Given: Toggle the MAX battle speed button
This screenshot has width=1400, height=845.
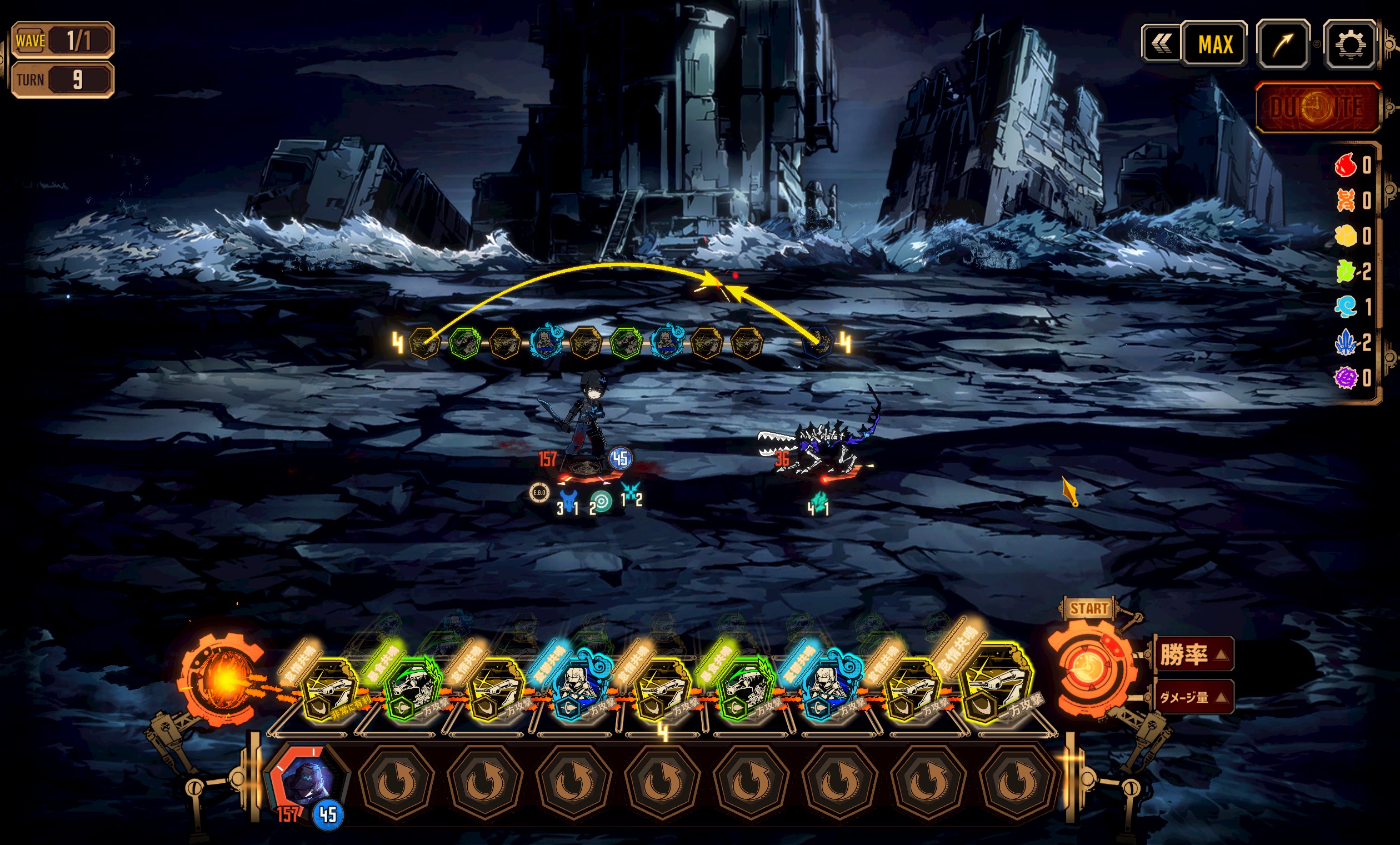Looking at the screenshot, I should click(1215, 44).
